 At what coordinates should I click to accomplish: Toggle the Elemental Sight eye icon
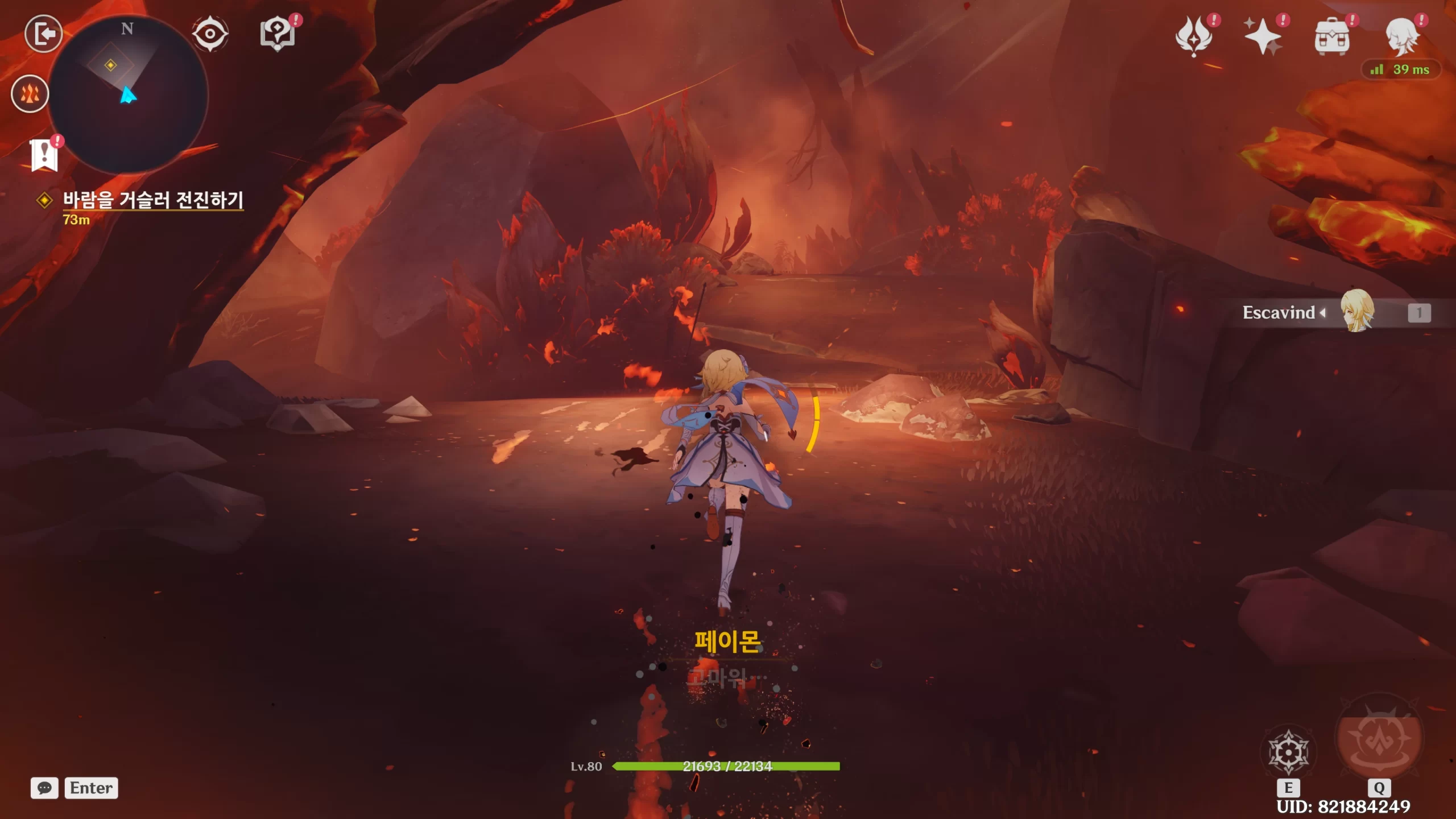pyautogui.click(x=210, y=34)
